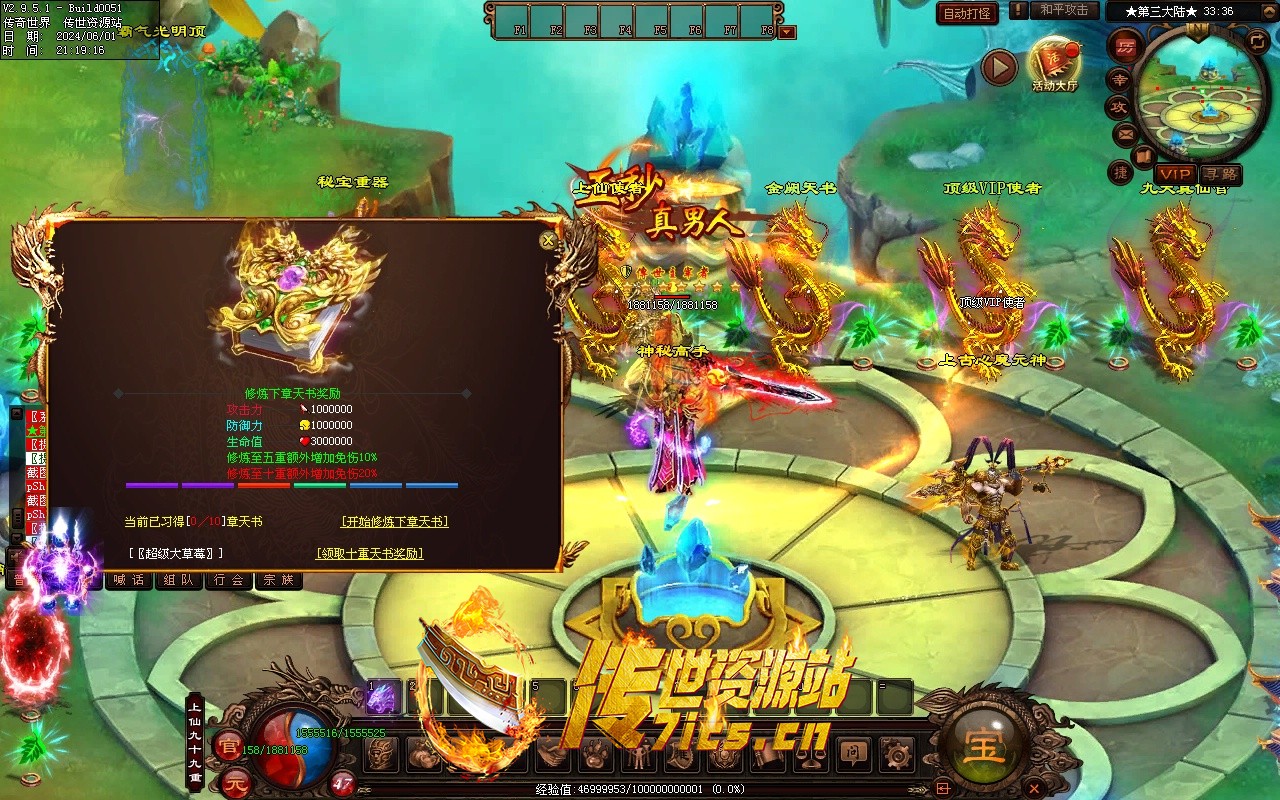Open the 历 calendar button beside the minimap
1280x800 pixels.
[1124, 46]
